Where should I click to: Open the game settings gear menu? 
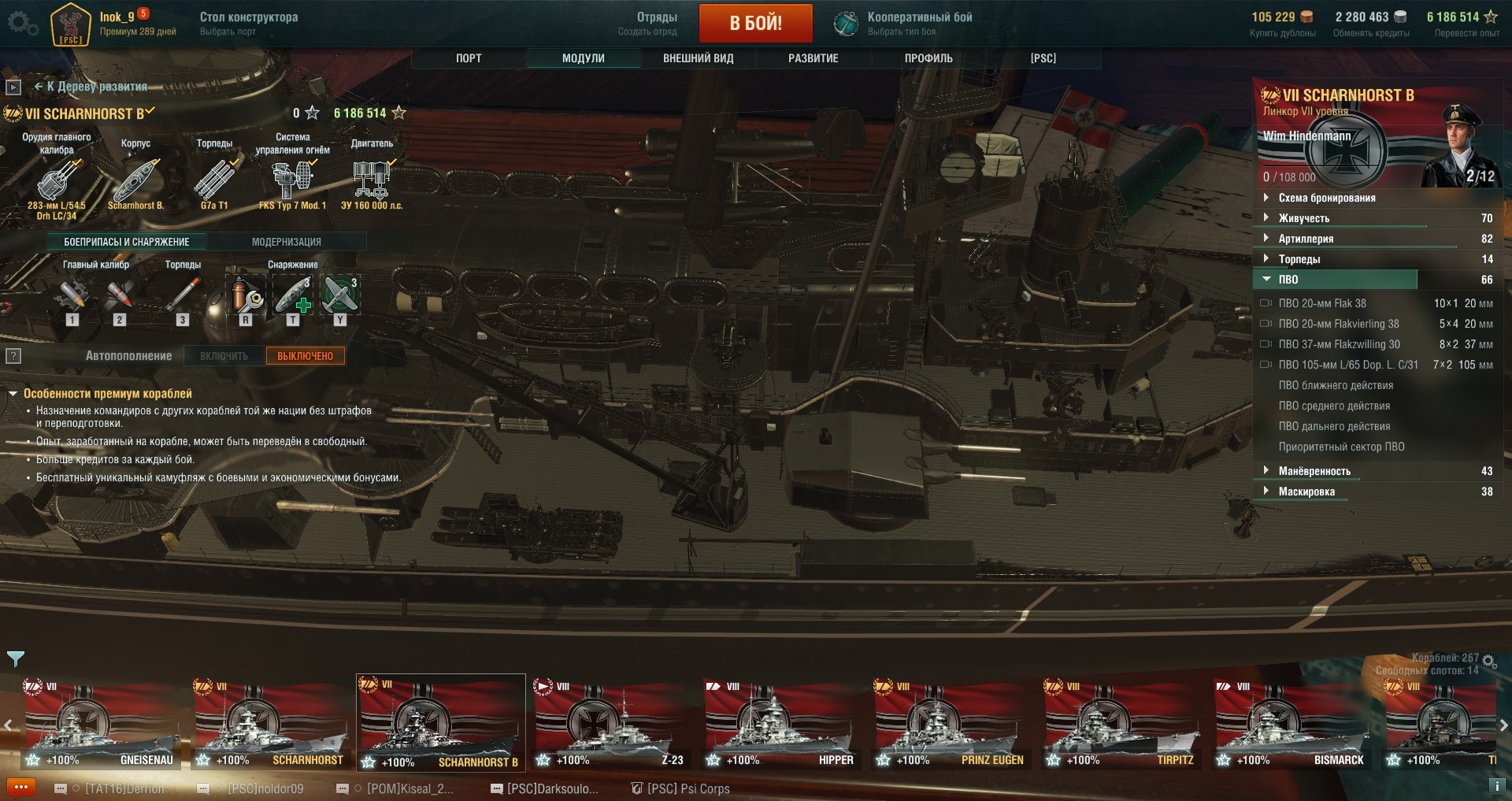point(22,24)
